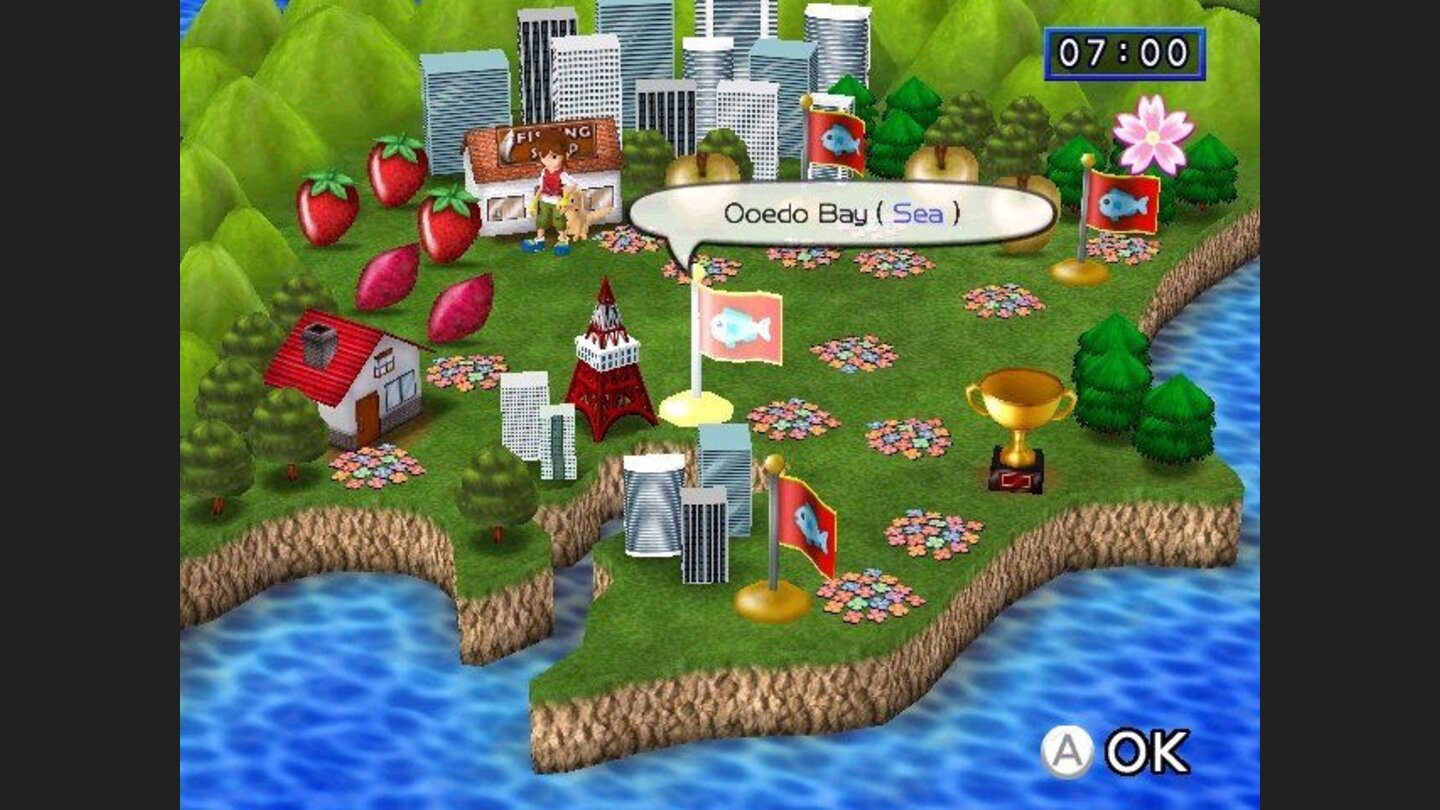
Task: Select the flower patch near the trophy
Action: pos(910,435)
